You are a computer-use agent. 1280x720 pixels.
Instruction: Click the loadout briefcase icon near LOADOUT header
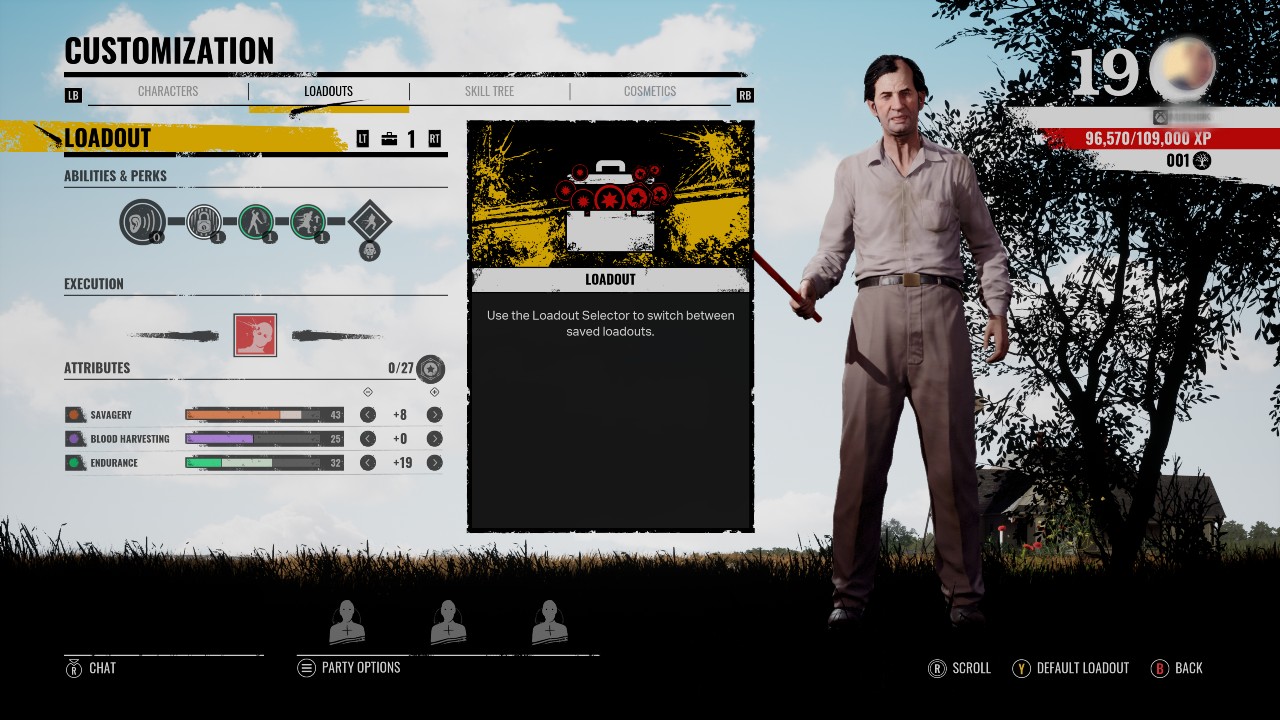(x=389, y=139)
